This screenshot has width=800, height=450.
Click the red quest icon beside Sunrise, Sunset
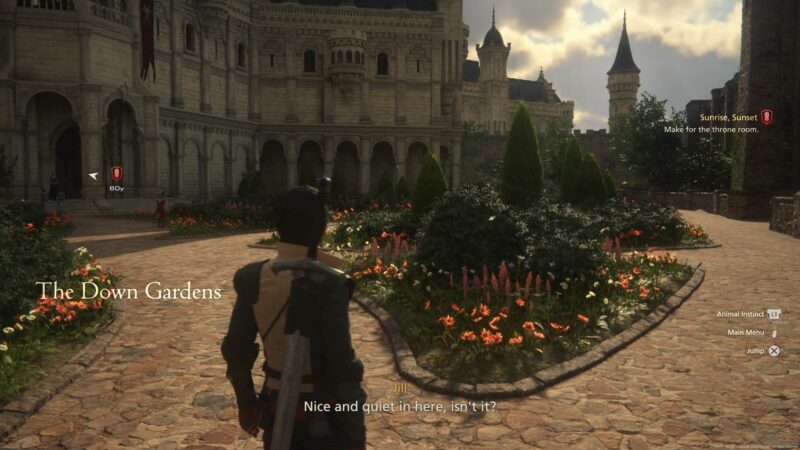click(767, 117)
